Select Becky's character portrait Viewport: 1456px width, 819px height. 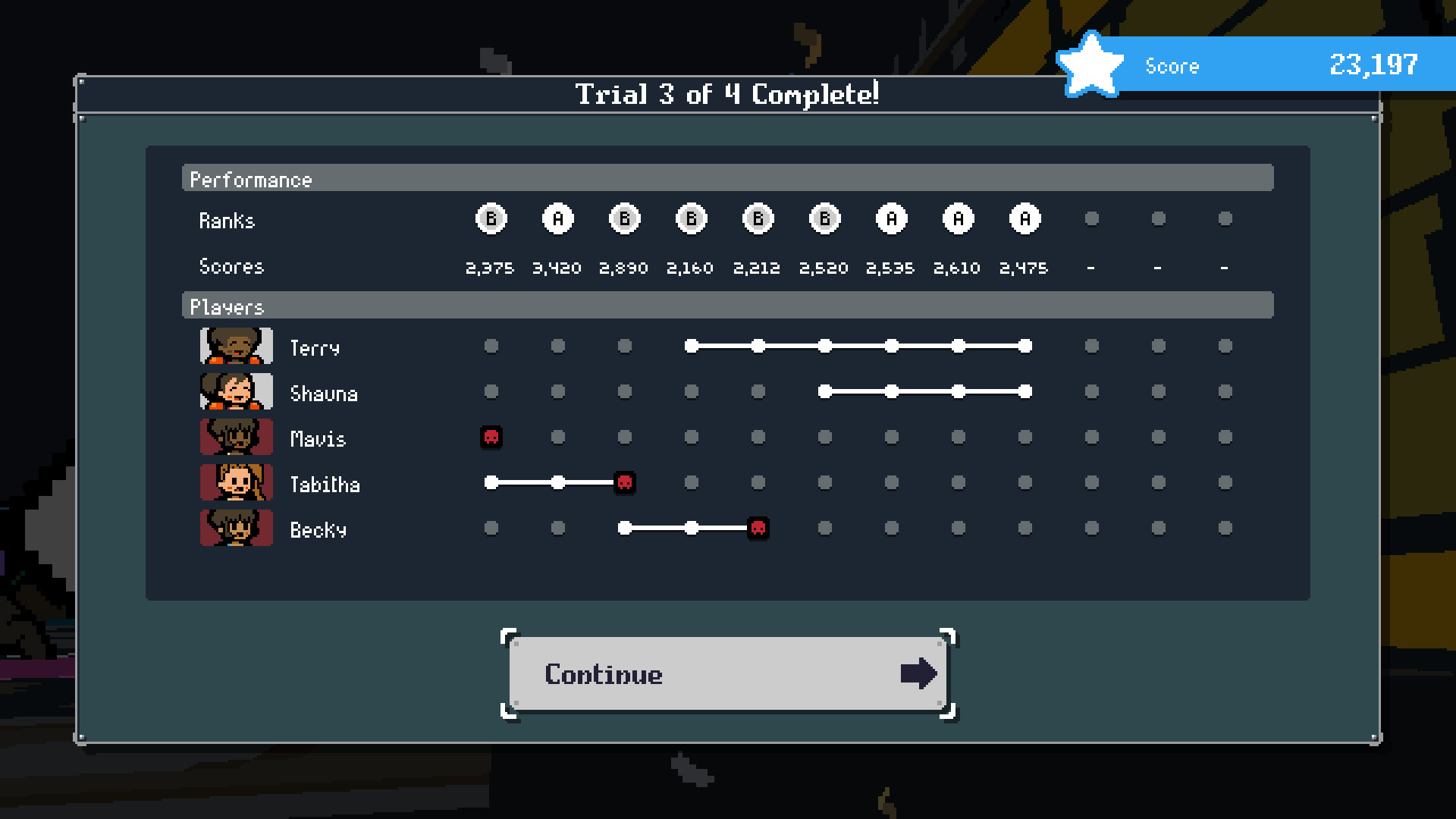coord(236,528)
